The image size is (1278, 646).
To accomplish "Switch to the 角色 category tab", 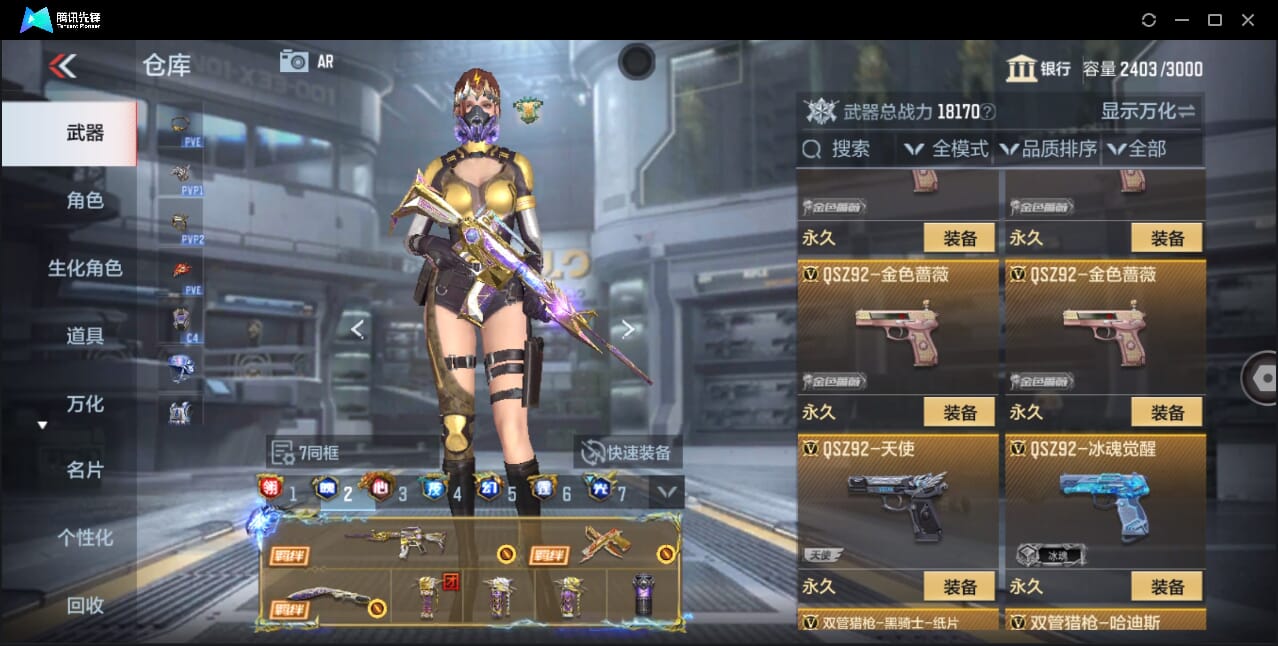I will pyautogui.click(x=84, y=201).
